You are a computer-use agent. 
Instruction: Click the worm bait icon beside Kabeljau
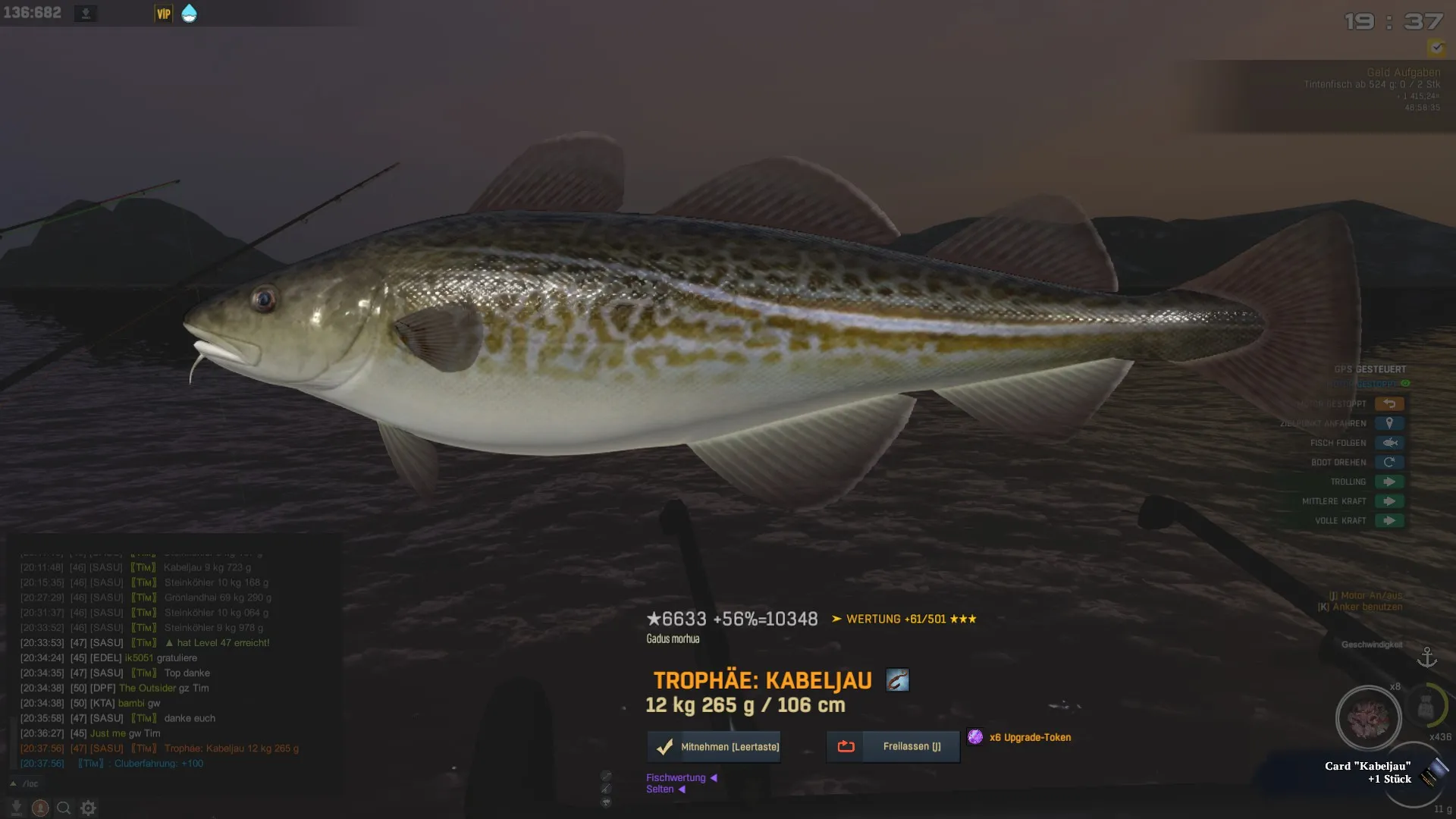click(897, 680)
